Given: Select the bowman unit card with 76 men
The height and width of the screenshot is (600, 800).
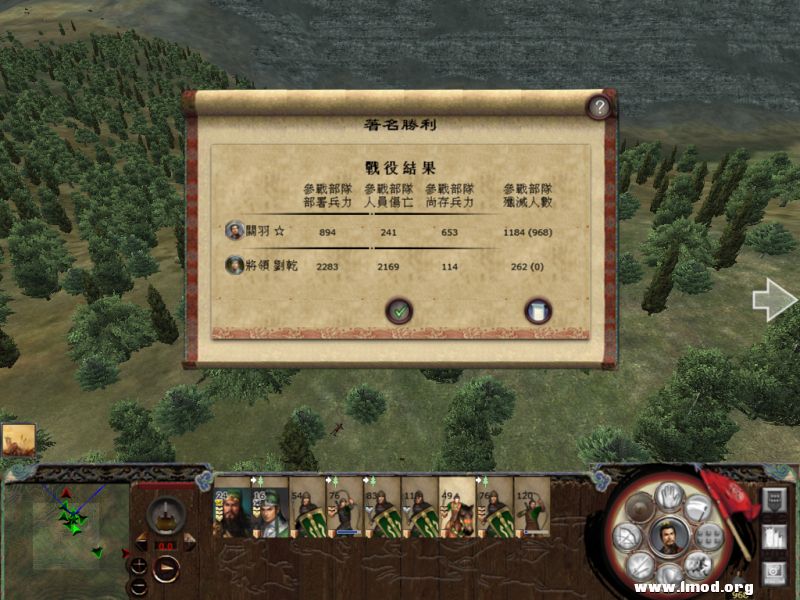Looking at the screenshot, I should click(x=344, y=511).
